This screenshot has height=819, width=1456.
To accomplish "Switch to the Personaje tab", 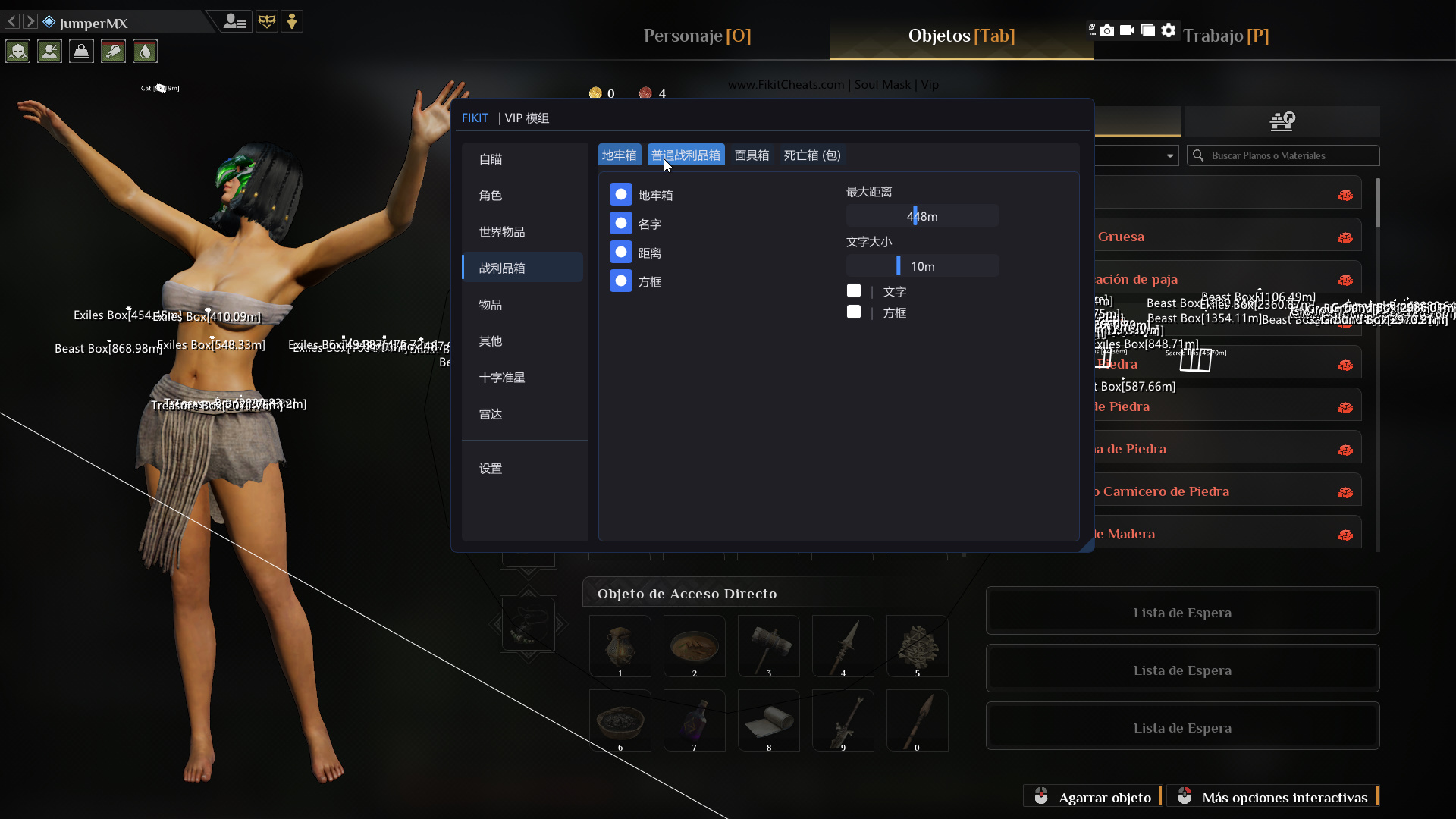I will click(x=696, y=36).
